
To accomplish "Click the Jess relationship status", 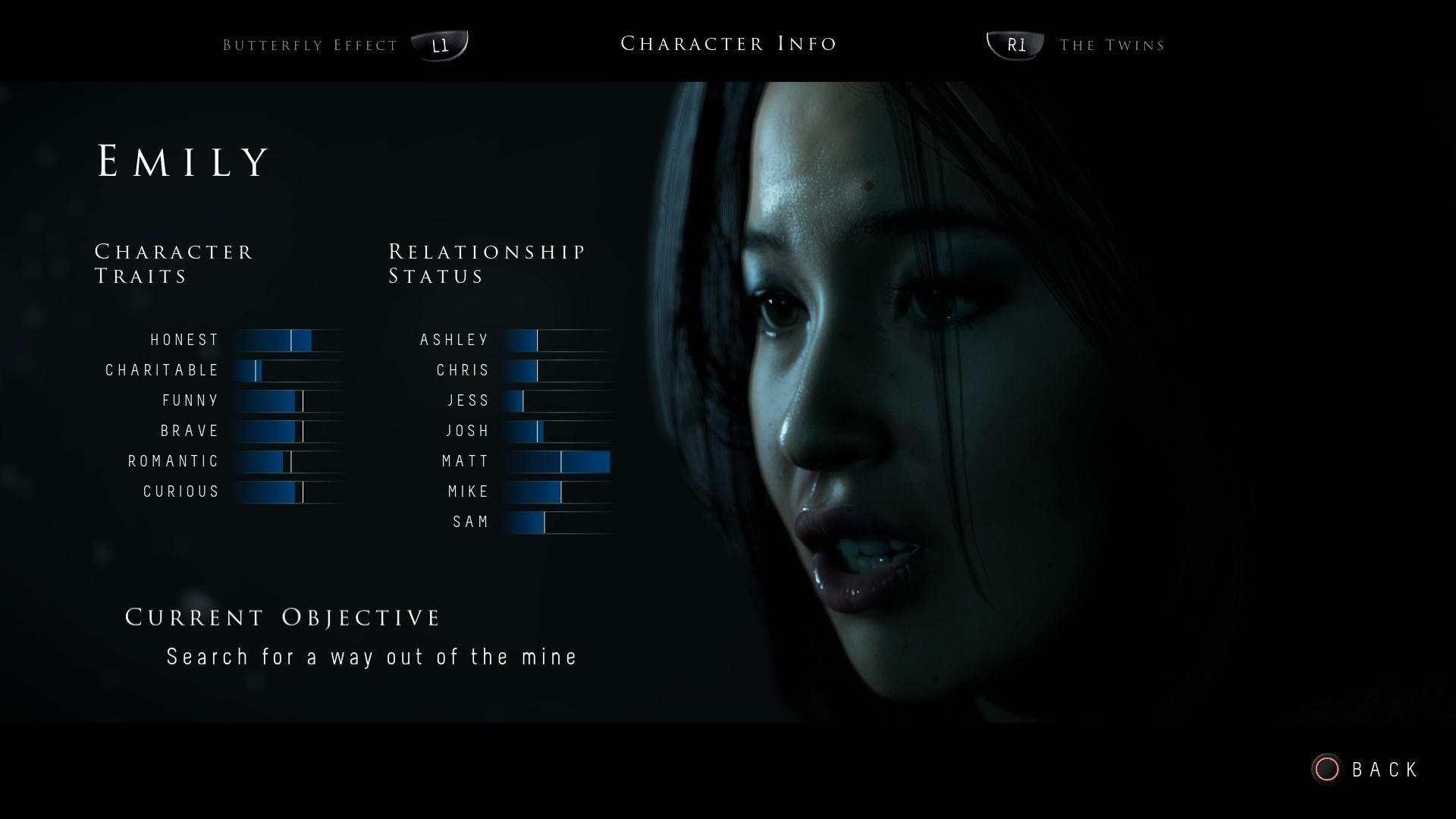I will pos(557,401).
